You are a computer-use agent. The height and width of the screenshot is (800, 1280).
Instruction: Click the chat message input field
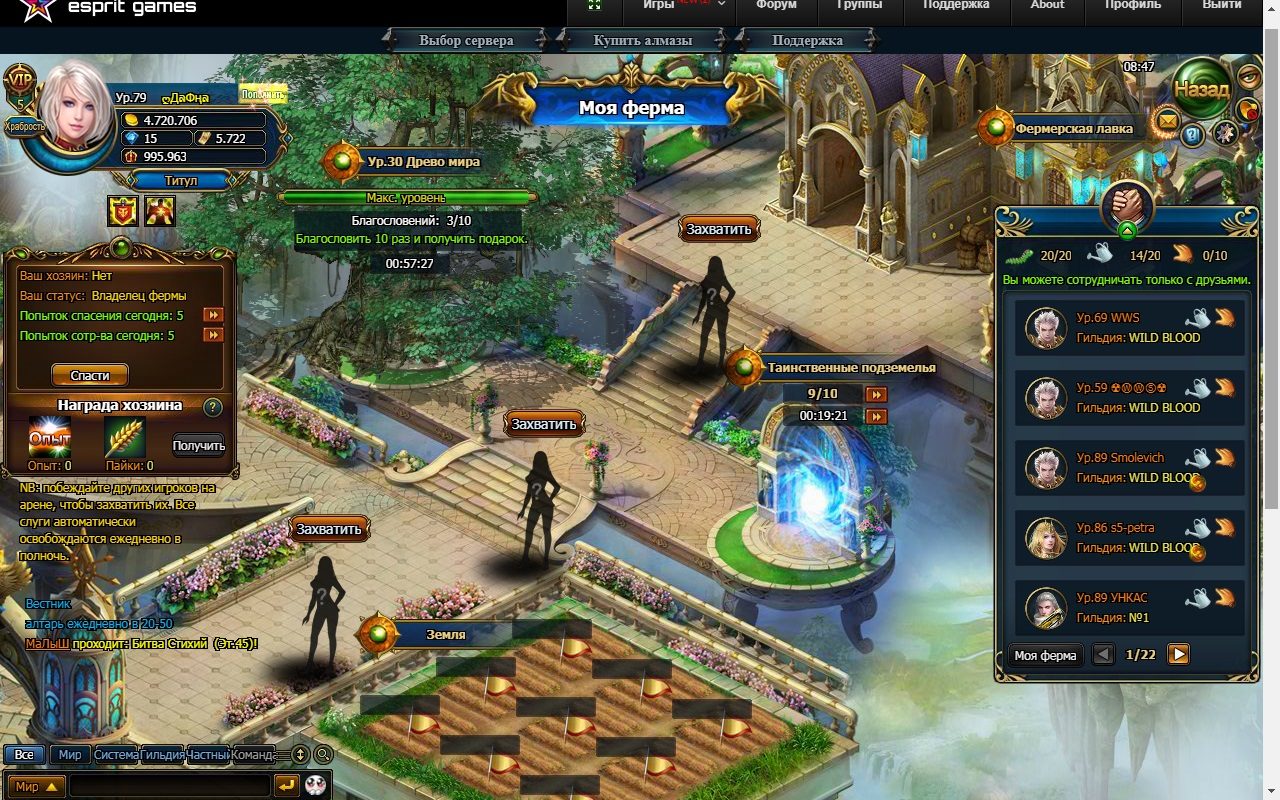[170, 786]
